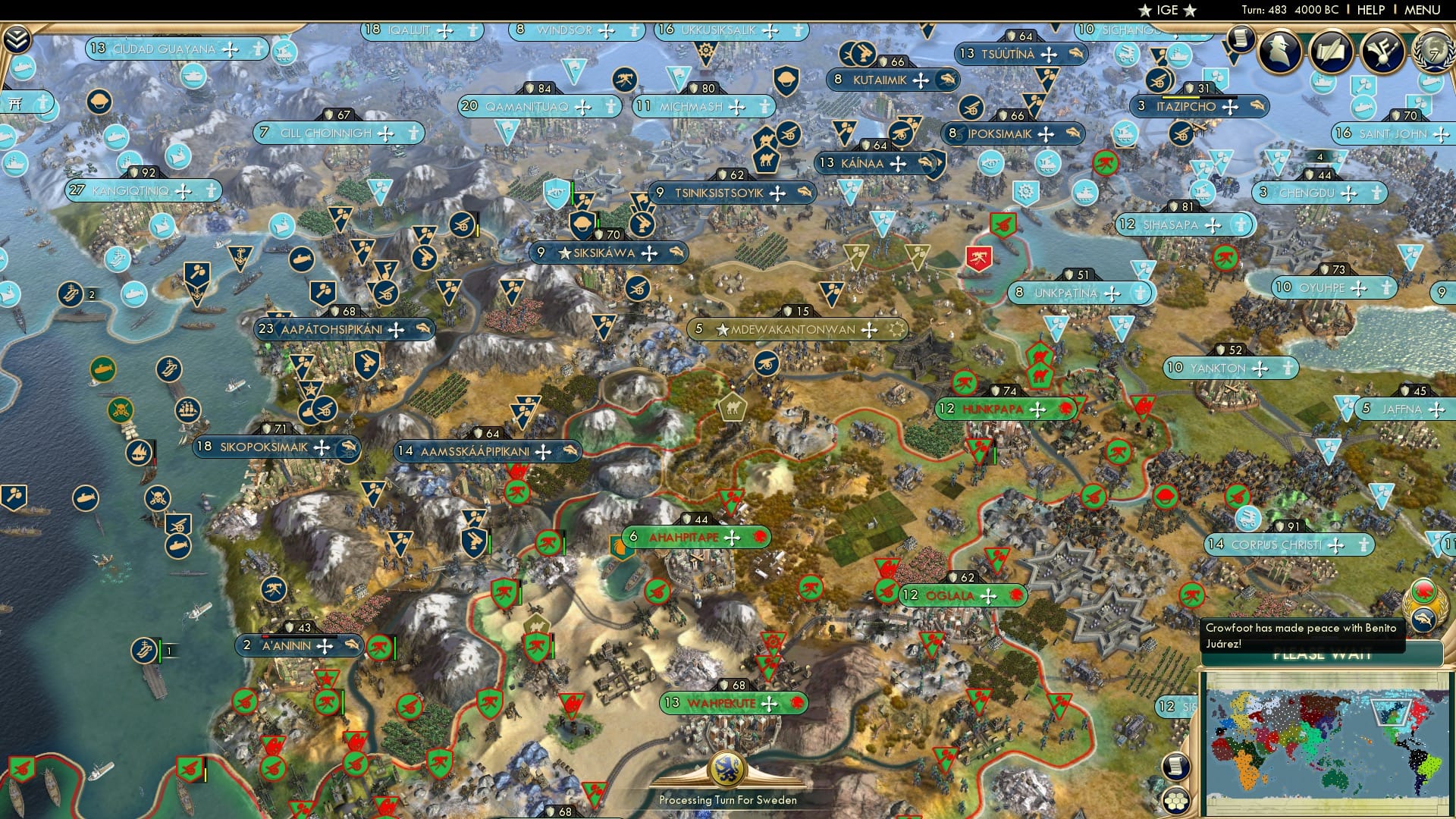1456x819 pixels.
Task: Open the social policies scroll icon beside minimap
Action: point(1176,767)
